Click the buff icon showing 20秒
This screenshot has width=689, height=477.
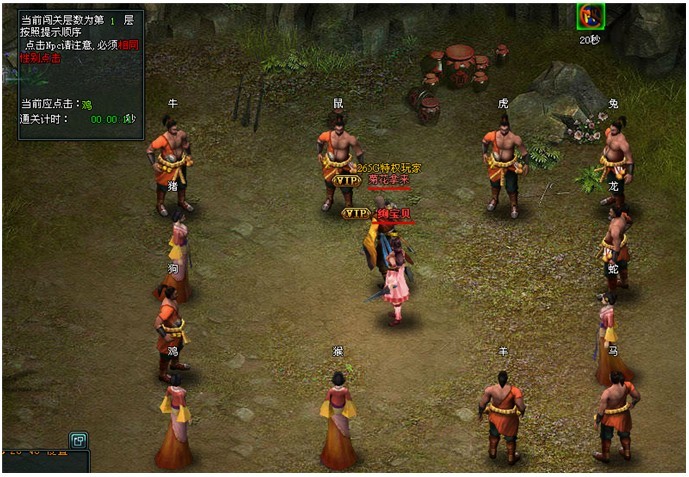point(590,17)
